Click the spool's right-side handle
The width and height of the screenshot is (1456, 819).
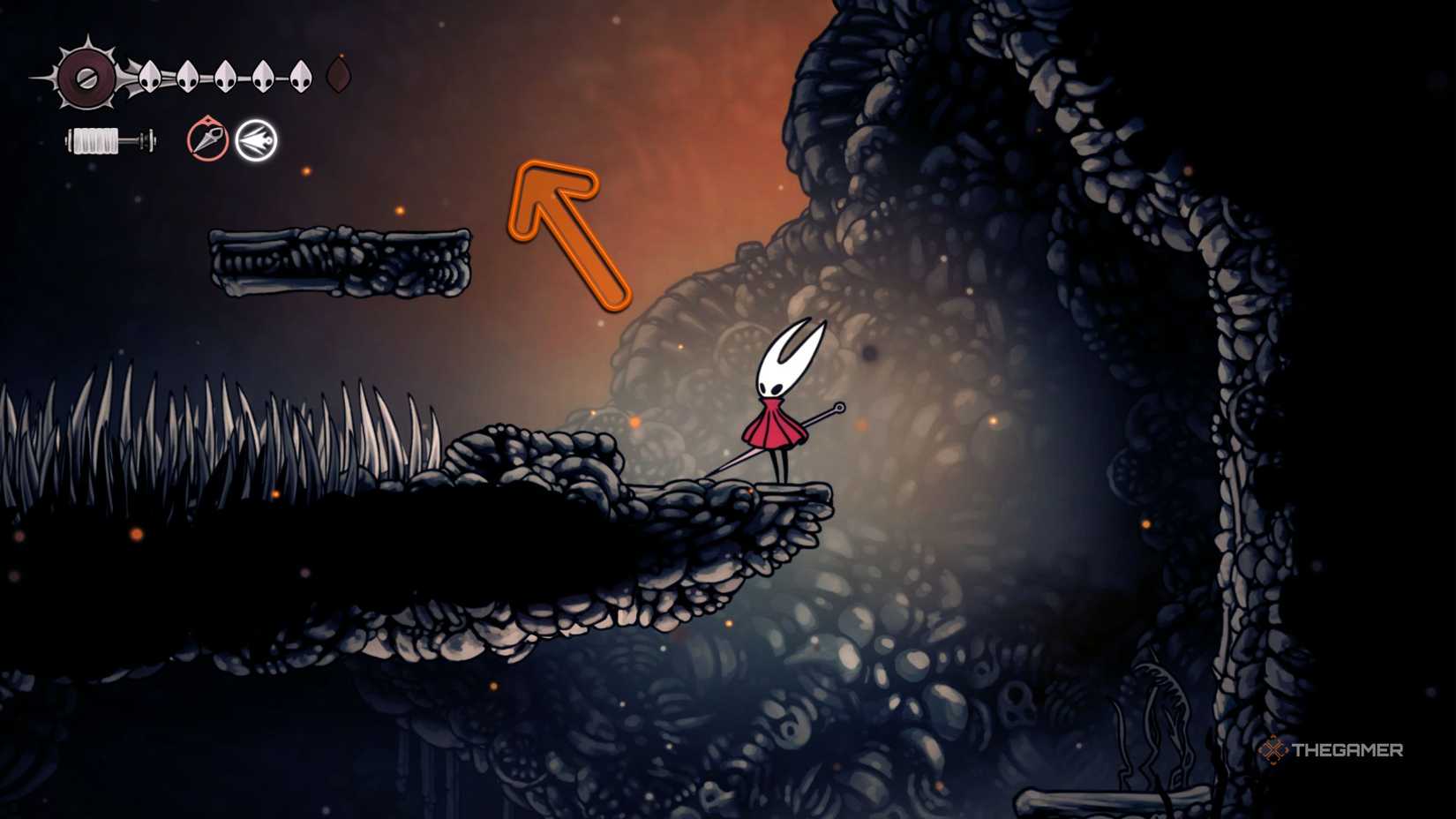pyautogui.click(x=148, y=141)
